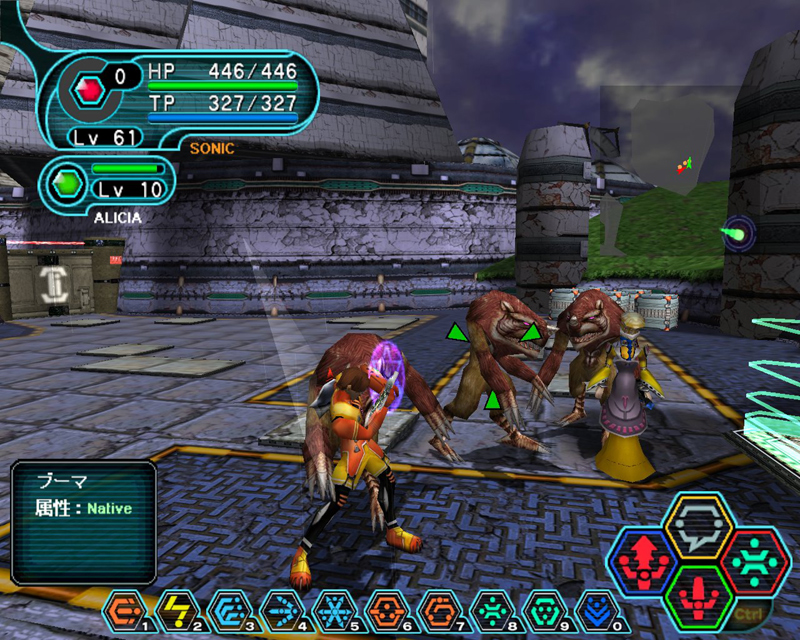Click the enemy target info panel
800x640 pixels.
(83, 522)
